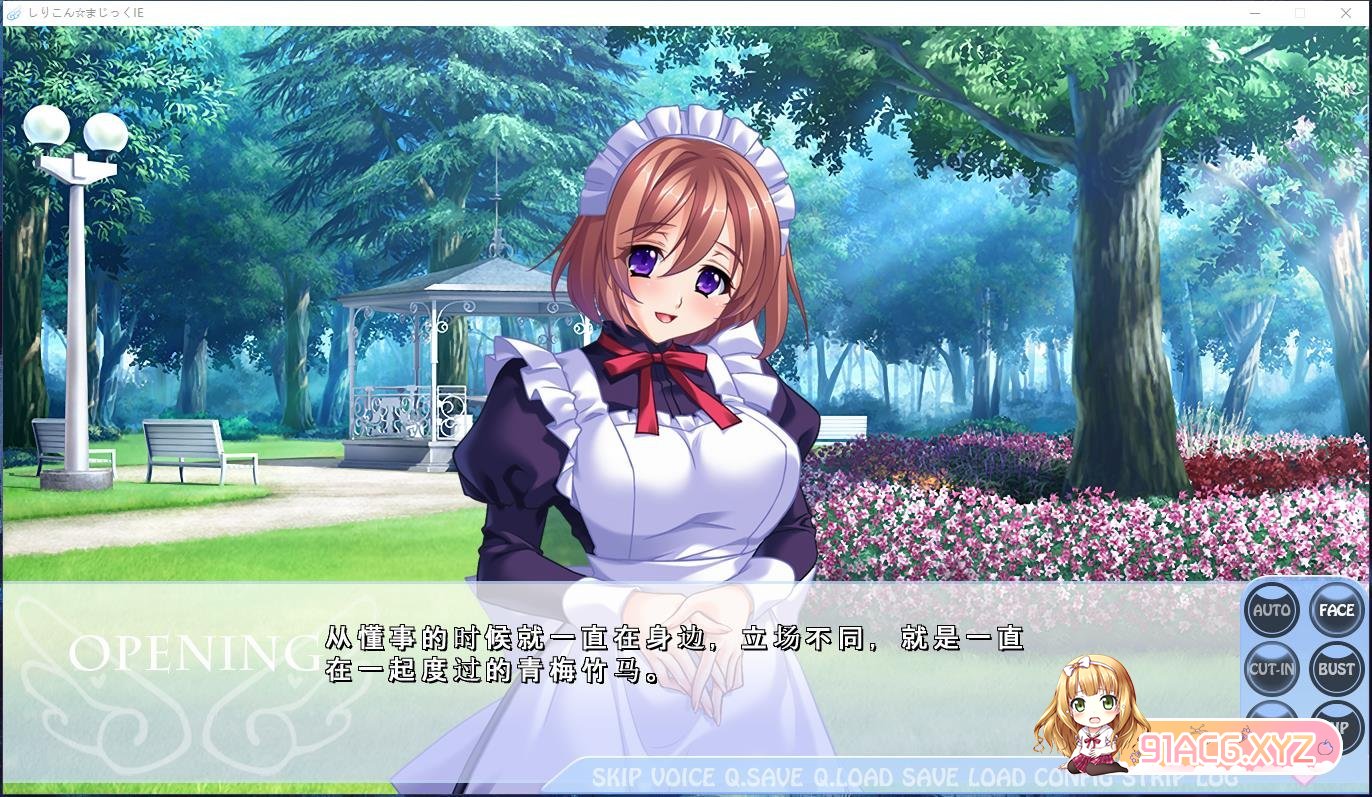Enable AUTO text advance mode
This screenshot has width=1372, height=797.
(x=1272, y=610)
